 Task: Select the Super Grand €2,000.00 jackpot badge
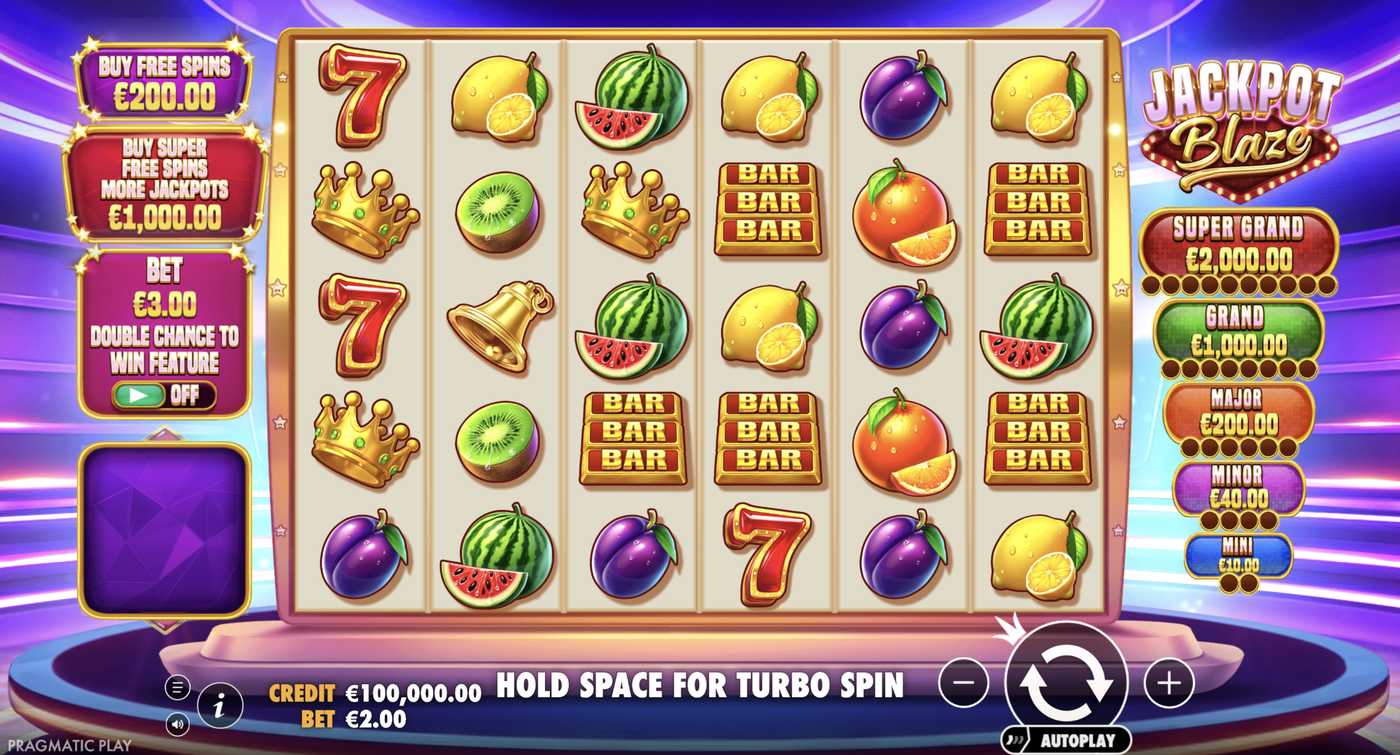(1238, 245)
